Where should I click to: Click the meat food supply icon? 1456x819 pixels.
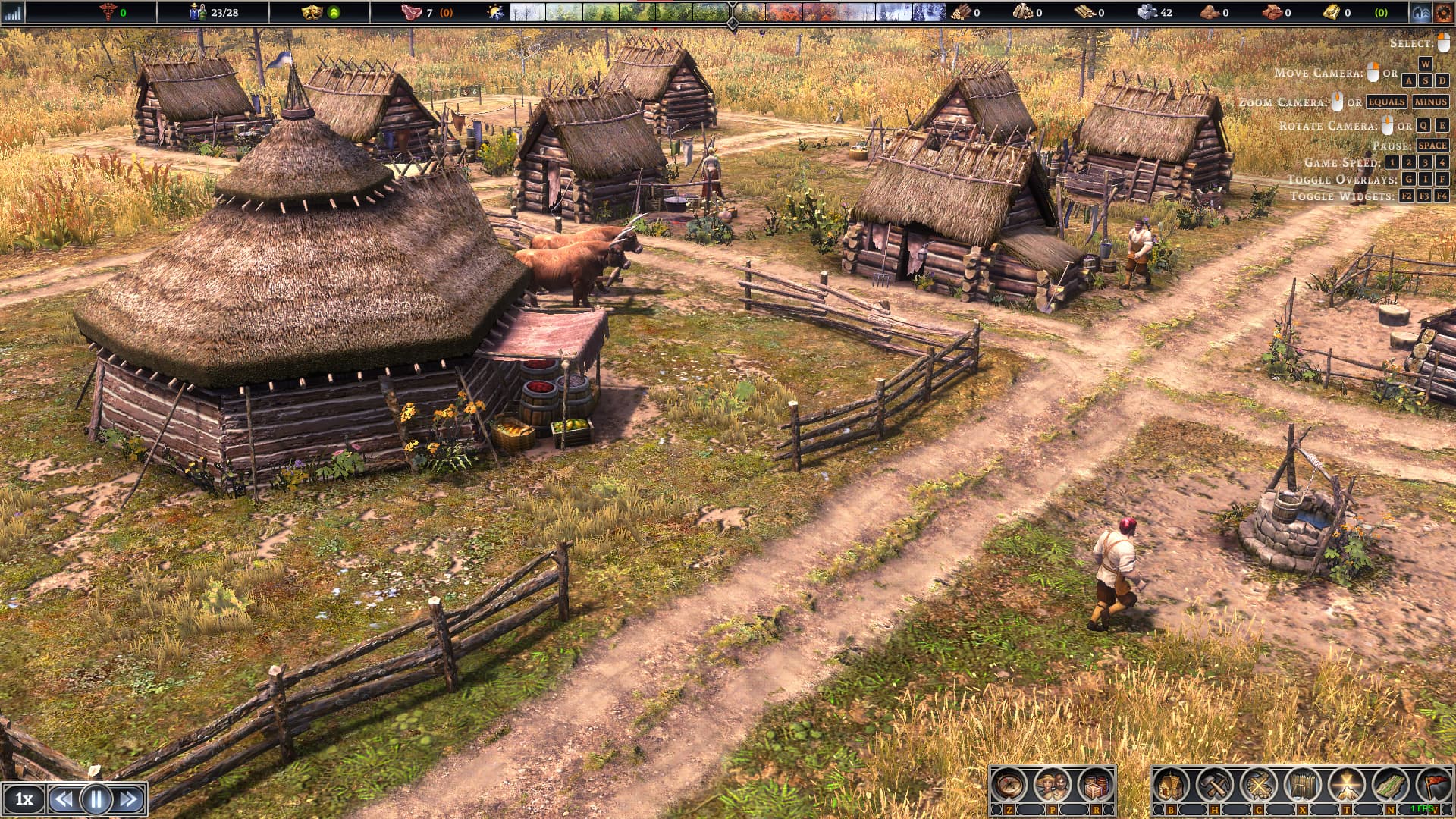click(x=410, y=12)
